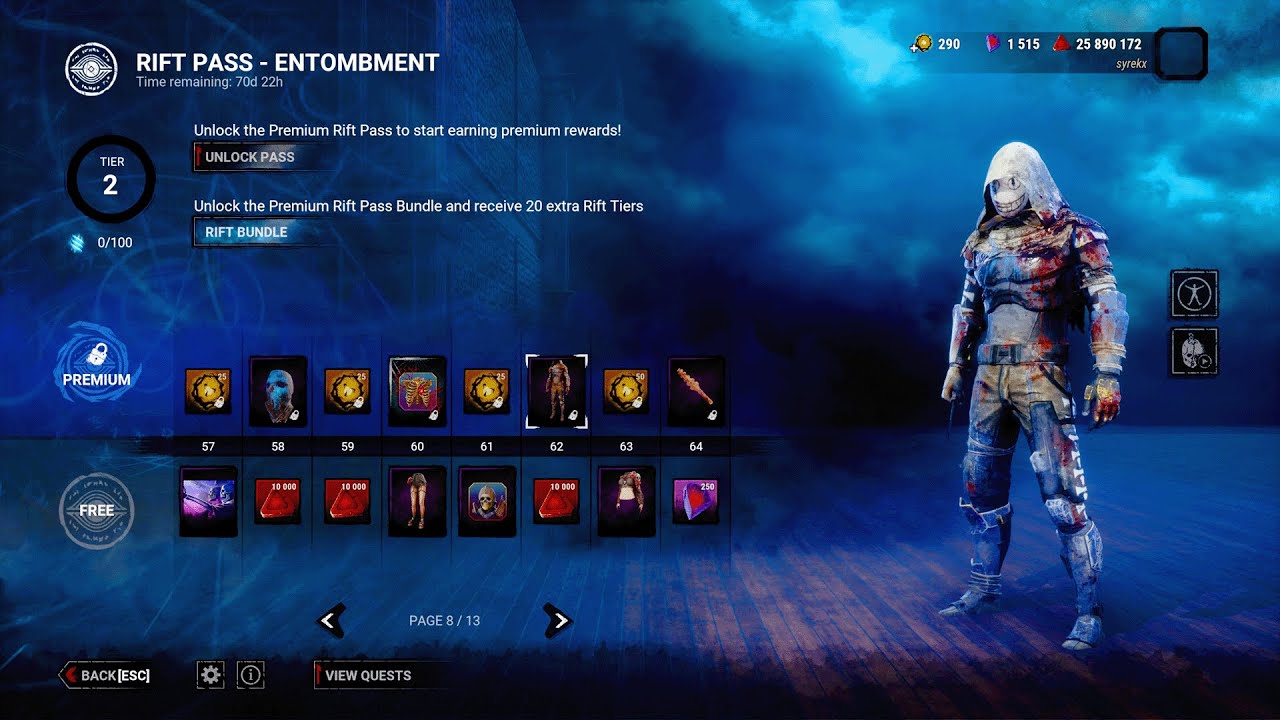The height and width of the screenshot is (720, 1280).
Task: Open the Rift Bundle offer
Action: [246, 232]
